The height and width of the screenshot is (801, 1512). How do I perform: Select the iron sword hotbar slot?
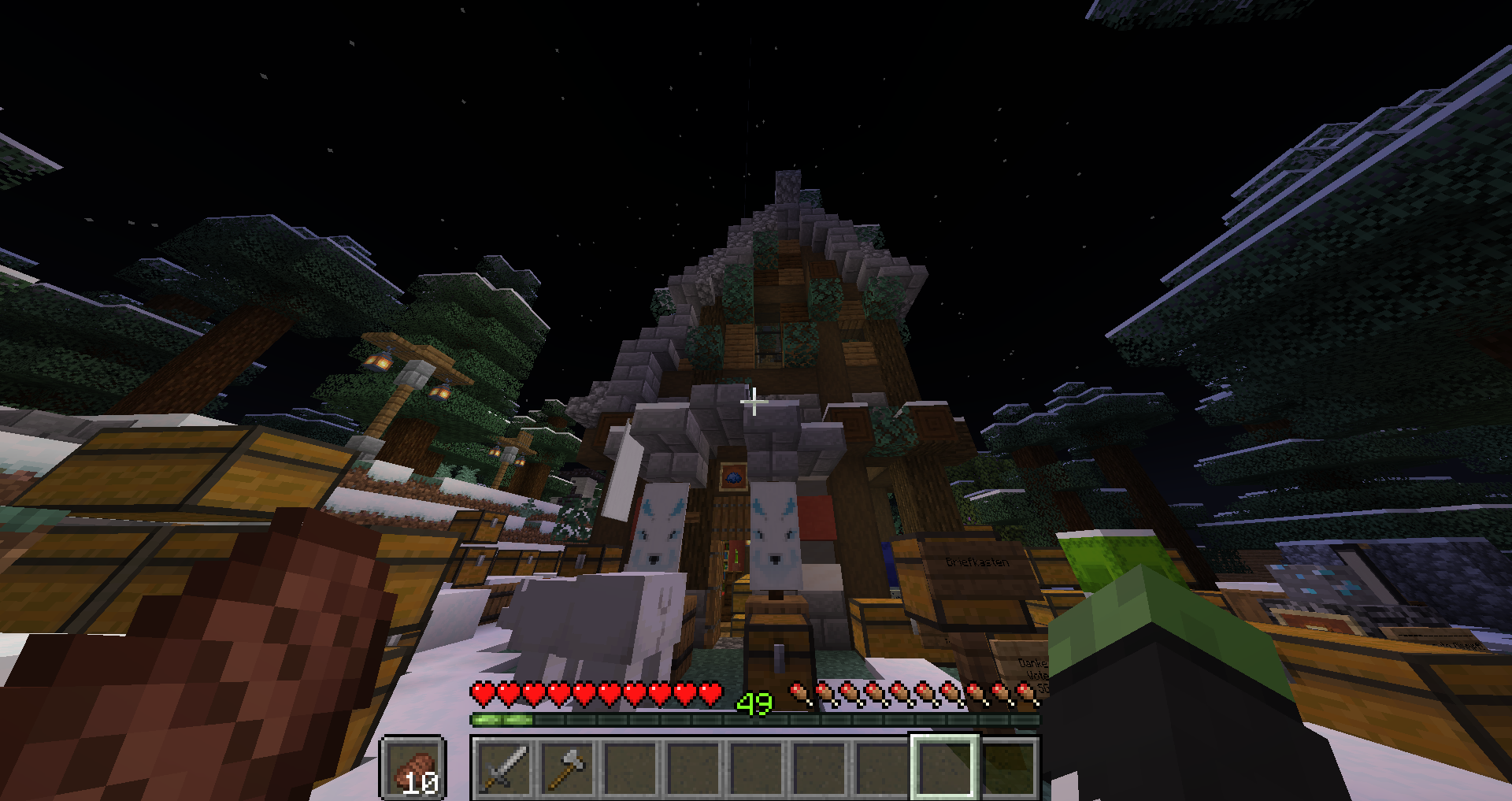pos(503,768)
